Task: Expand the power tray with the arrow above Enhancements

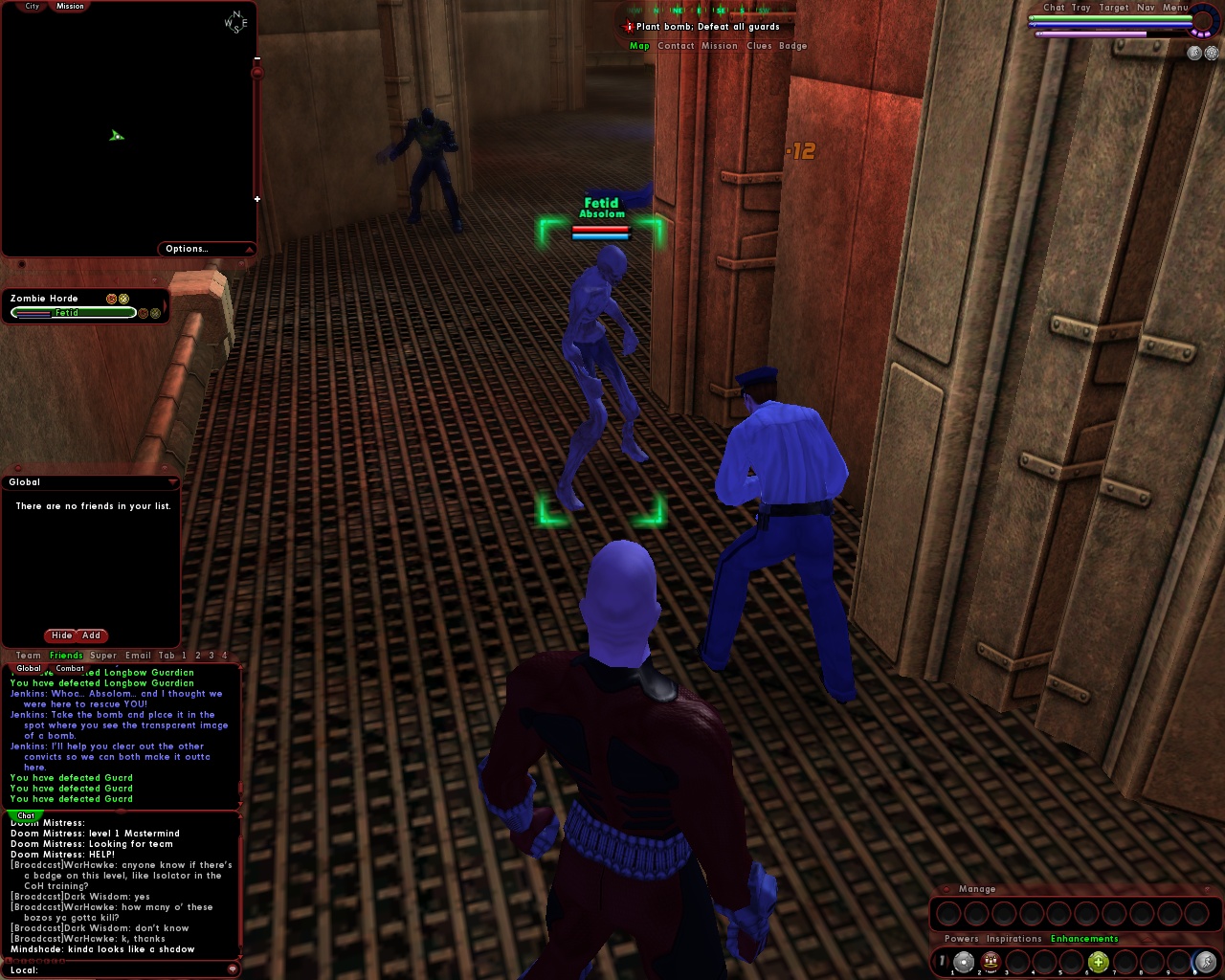Action: [x=1147, y=939]
